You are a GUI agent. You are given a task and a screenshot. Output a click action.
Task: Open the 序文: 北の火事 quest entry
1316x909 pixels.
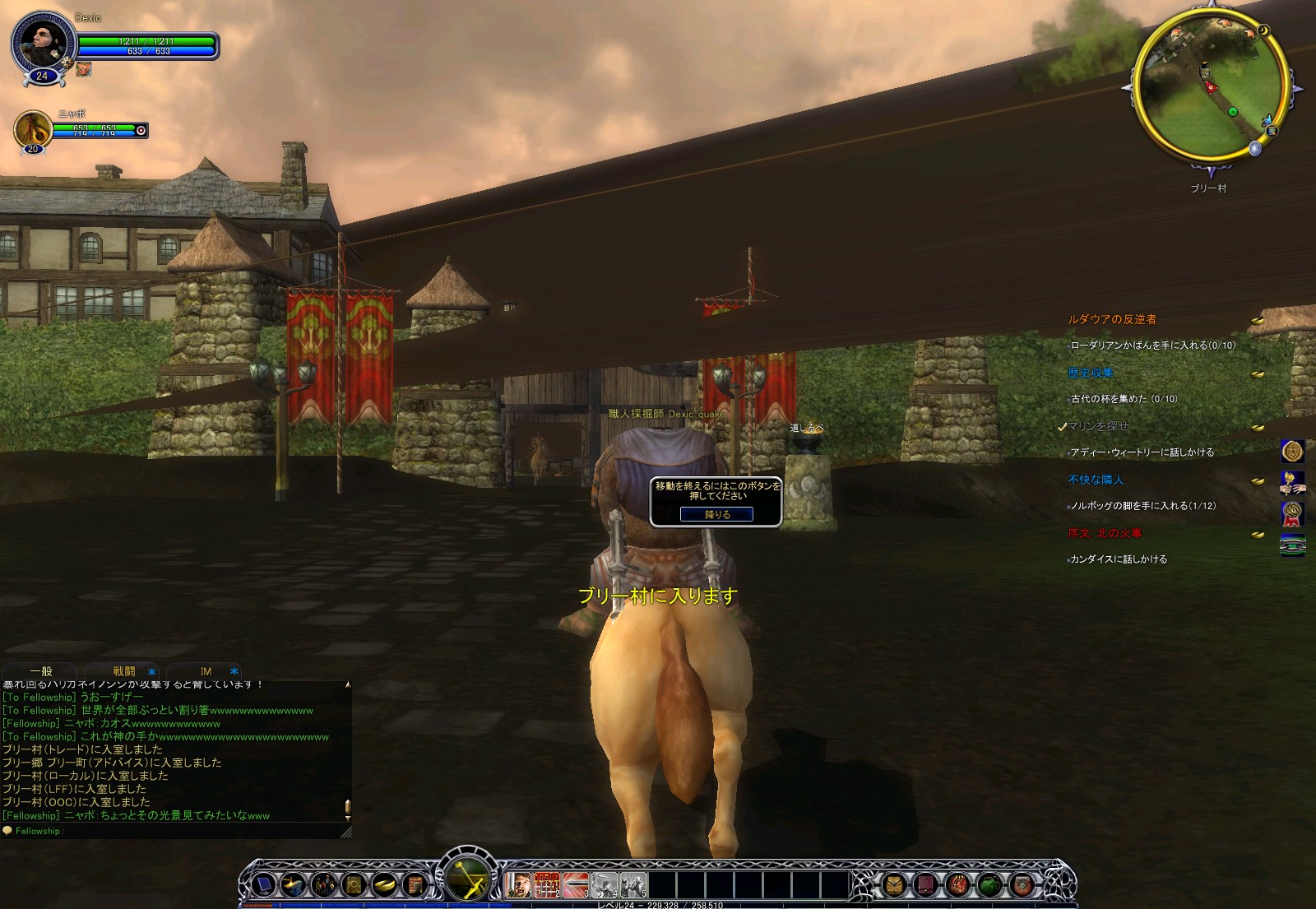(x=1105, y=533)
